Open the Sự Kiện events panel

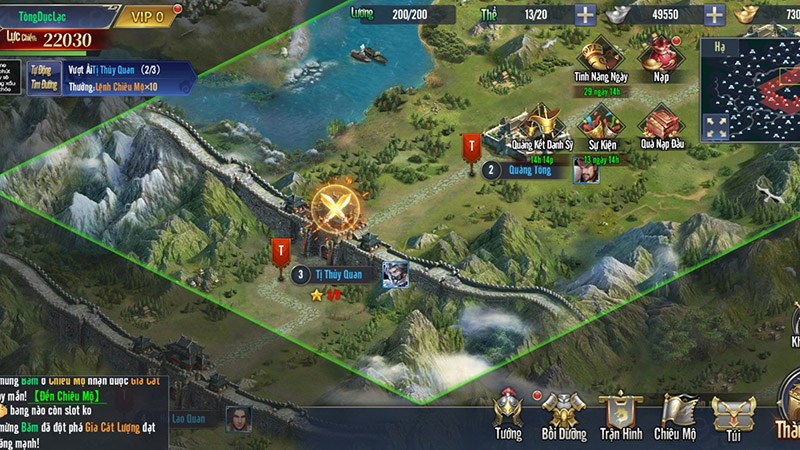pos(600,130)
